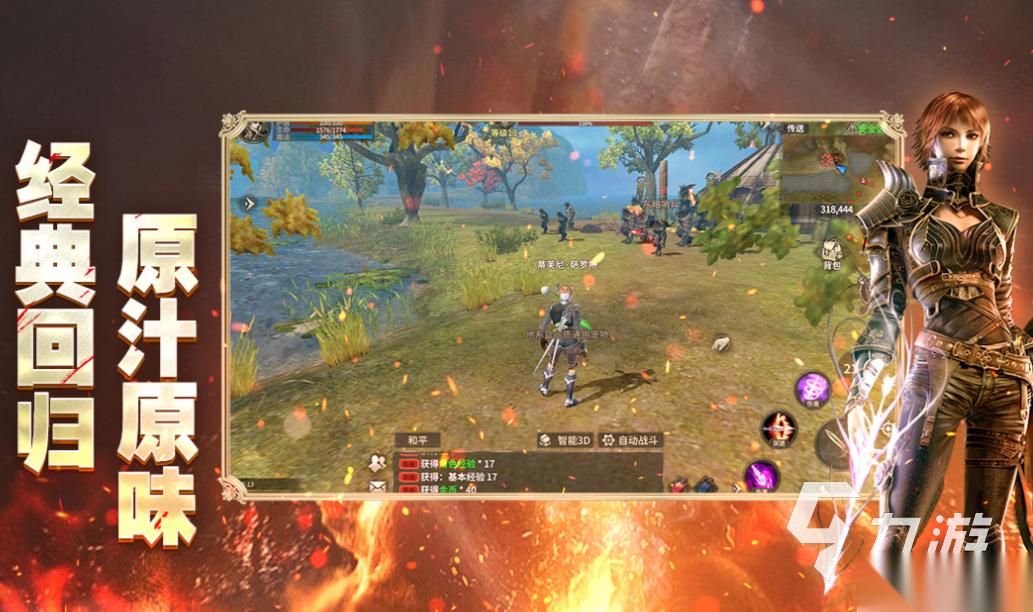Viewport: 1033px width, 612px height.
Task: Switch the 智能3D camera mode
Action: (566, 440)
